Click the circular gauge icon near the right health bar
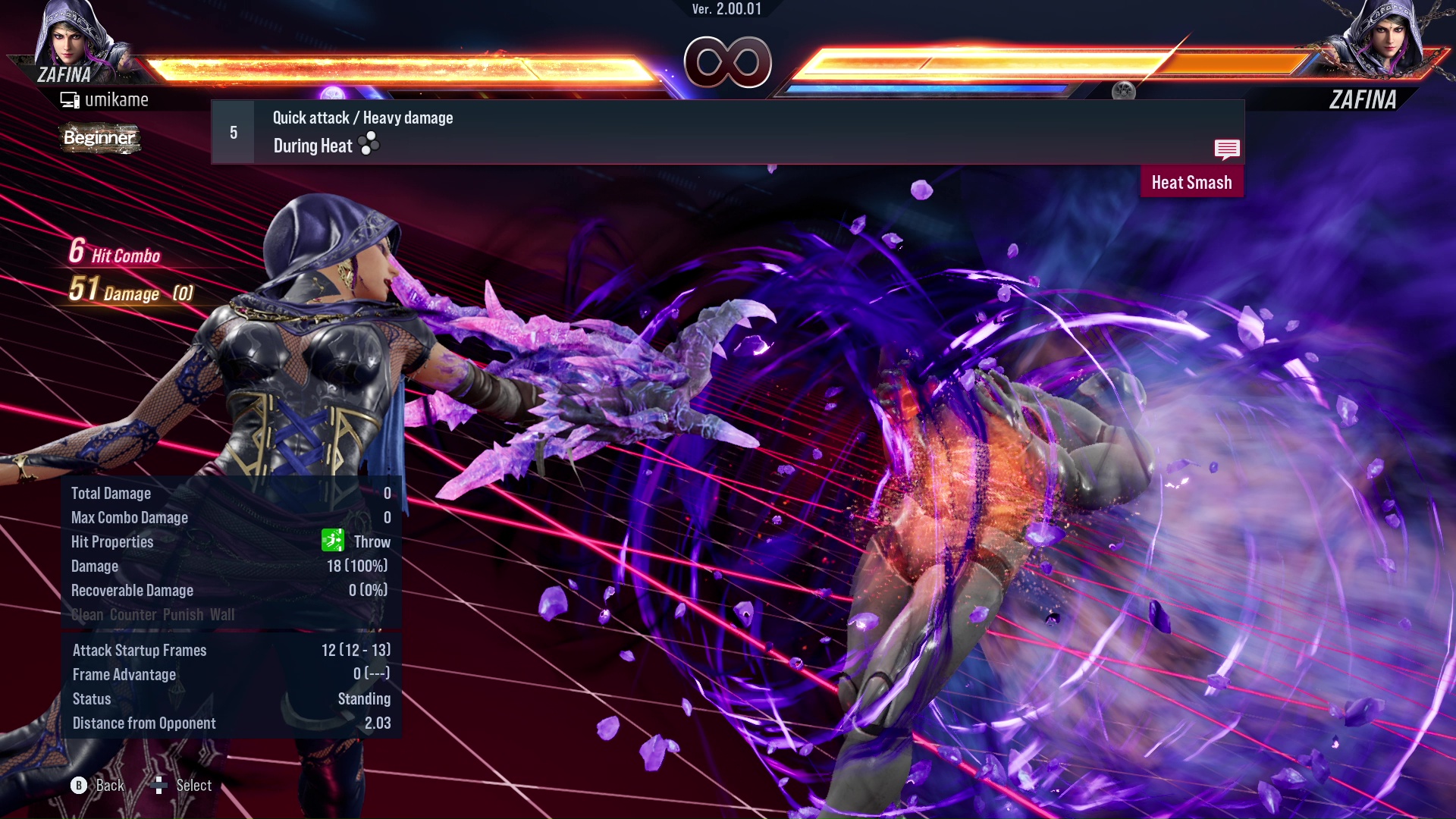 1125,90
